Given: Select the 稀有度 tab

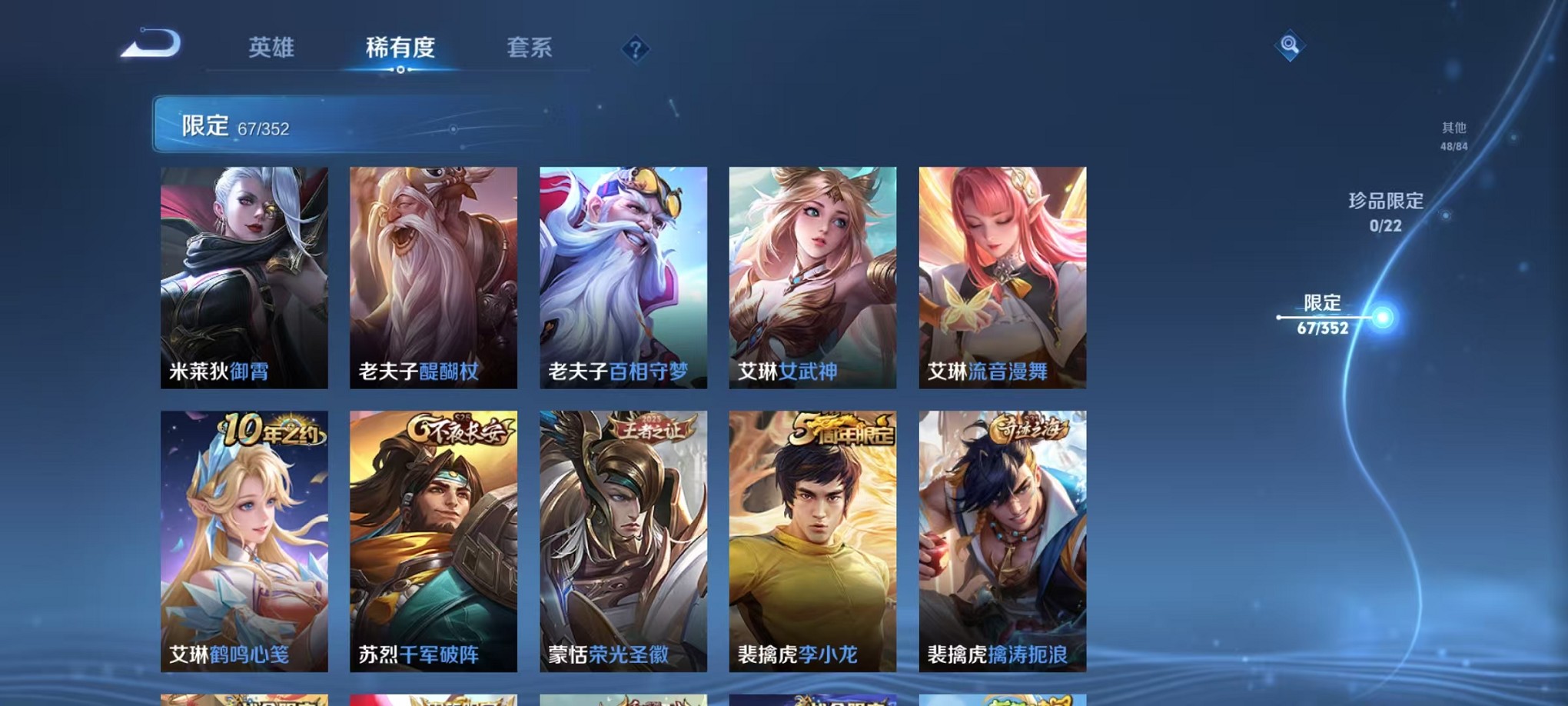Looking at the screenshot, I should point(400,48).
